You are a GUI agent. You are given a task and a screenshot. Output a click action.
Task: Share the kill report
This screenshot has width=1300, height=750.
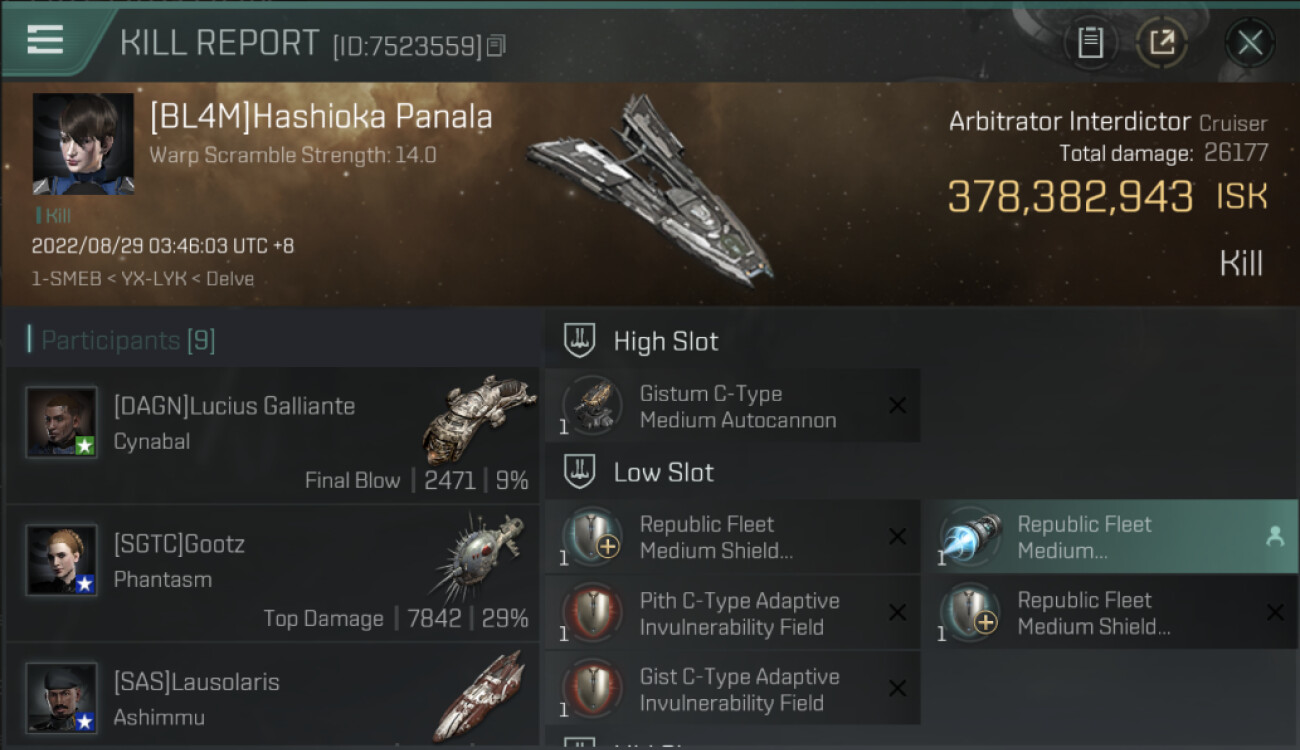click(1161, 42)
